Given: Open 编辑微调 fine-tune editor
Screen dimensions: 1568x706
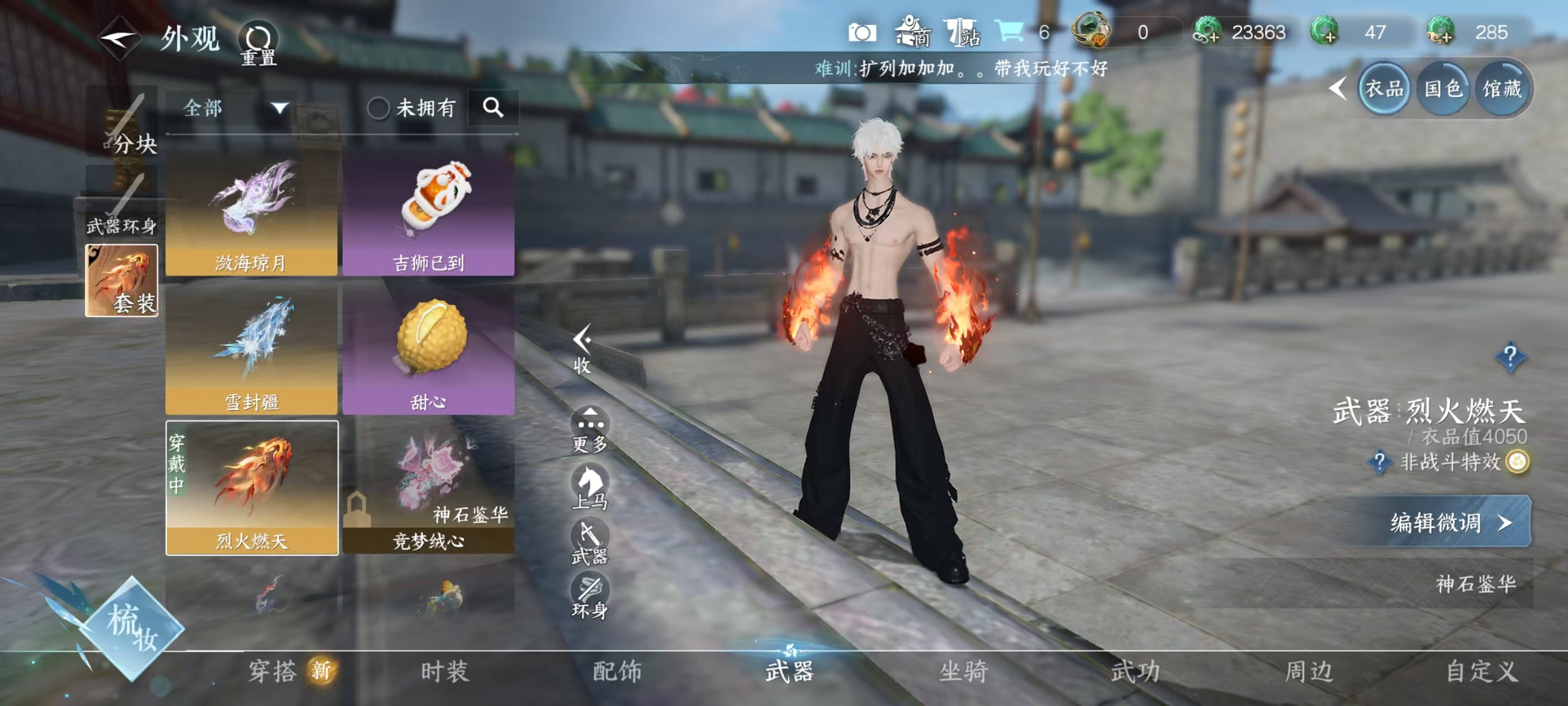Looking at the screenshot, I should [x=1450, y=522].
